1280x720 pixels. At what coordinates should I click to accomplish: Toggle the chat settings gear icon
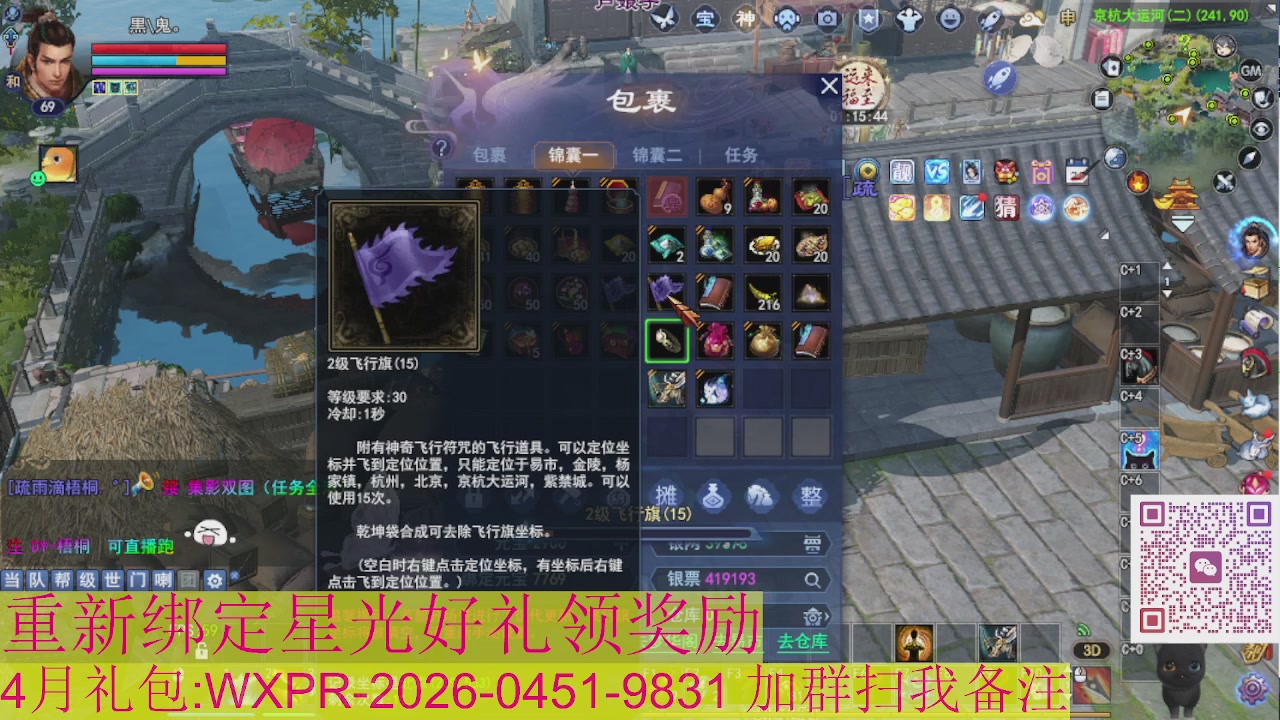coord(214,580)
